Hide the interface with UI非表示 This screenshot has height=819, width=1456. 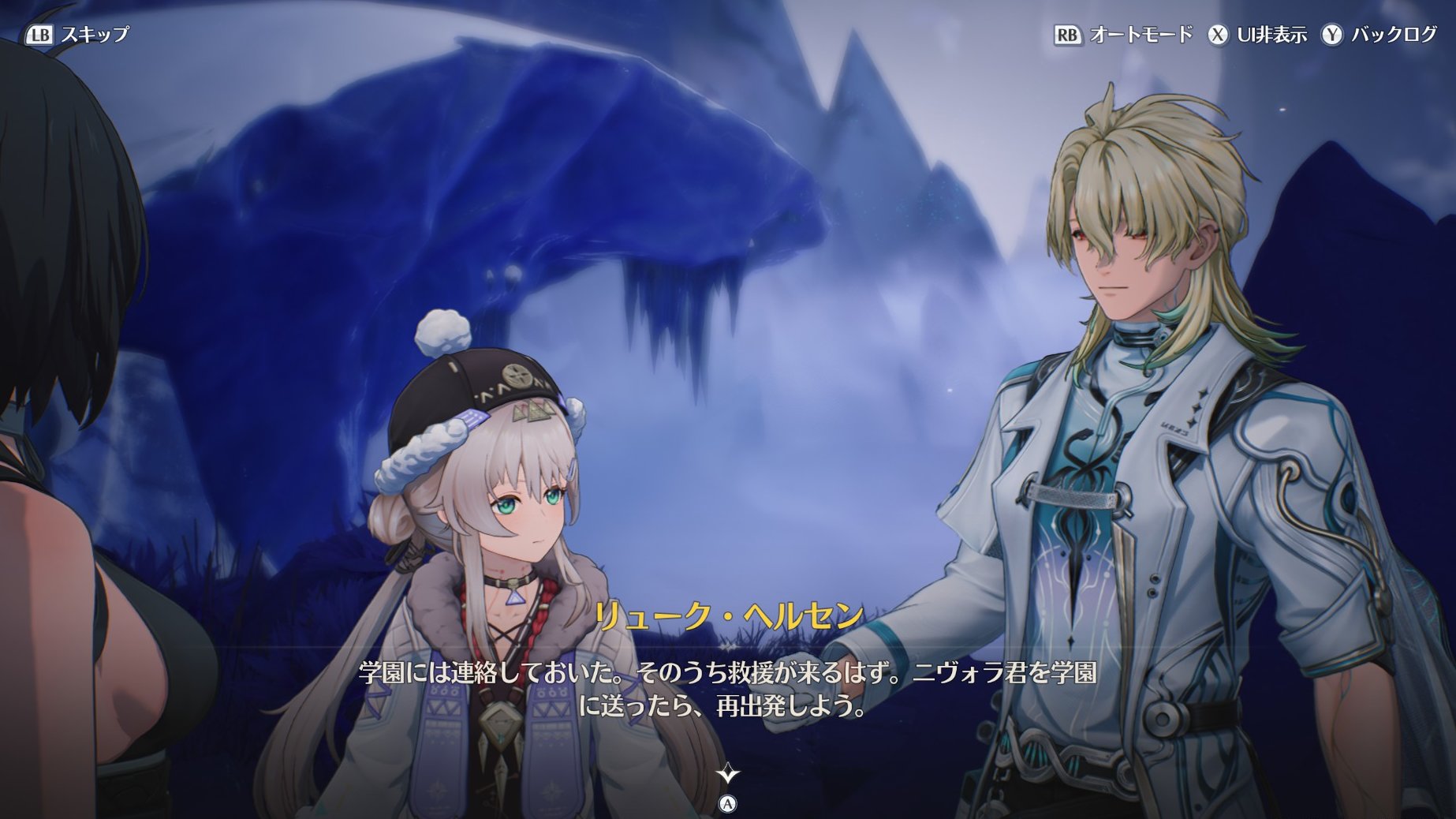pos(1258,35)
